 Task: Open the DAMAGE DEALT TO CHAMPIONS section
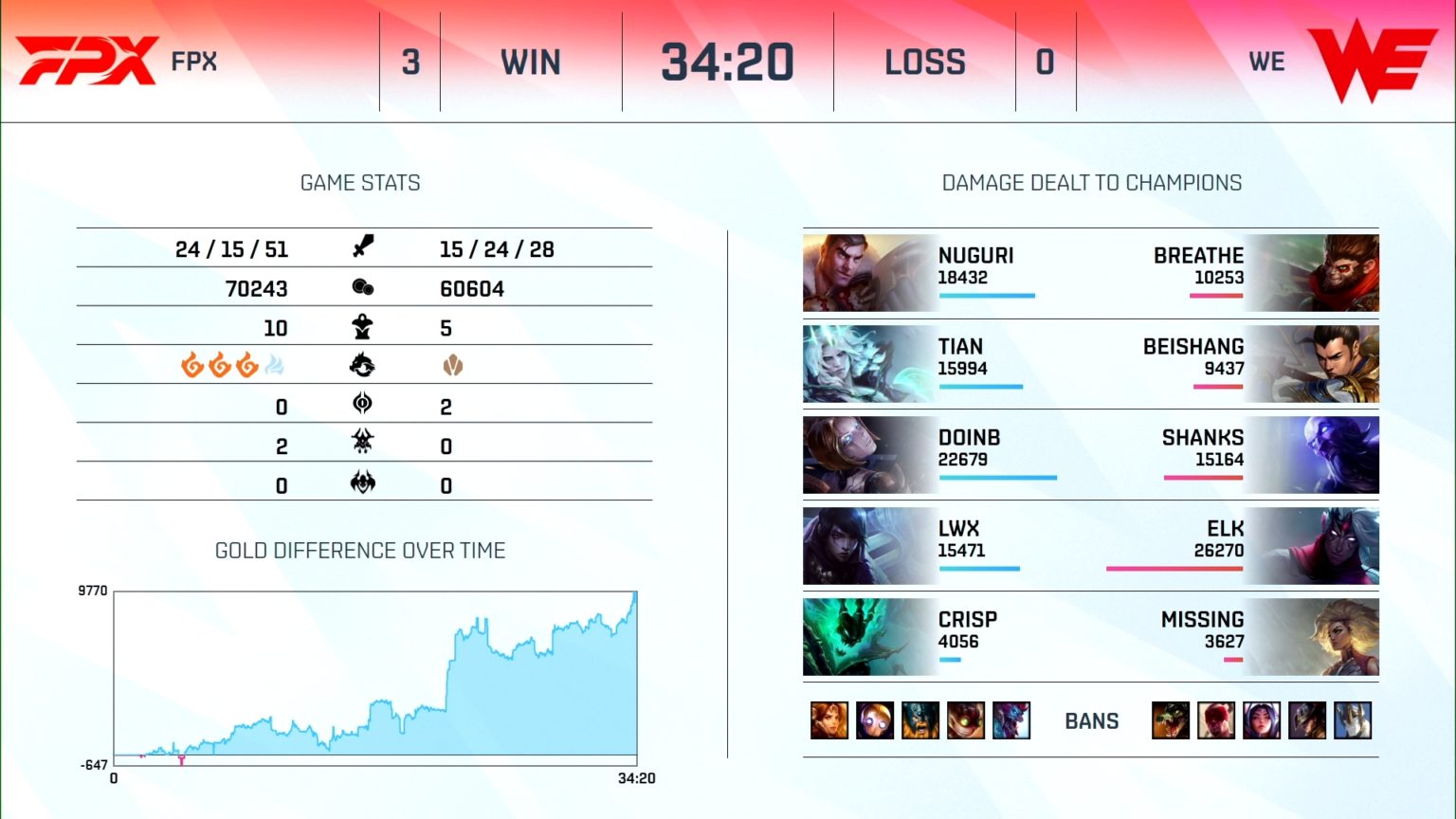pos(1092,183)
